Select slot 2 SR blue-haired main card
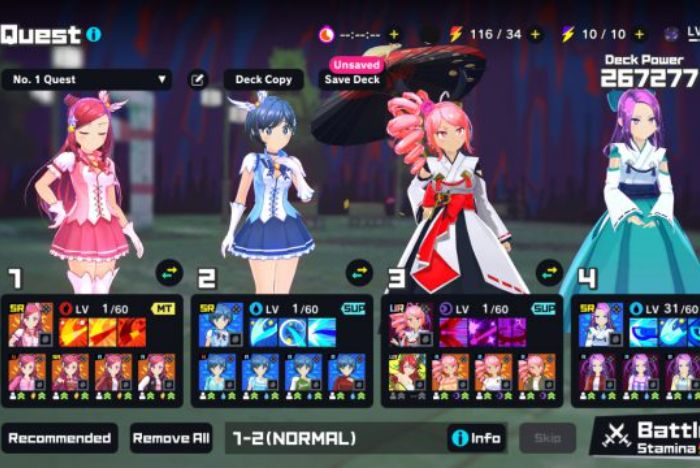The image size is (700, 468). pyautogui.click(x=221, y=324)
